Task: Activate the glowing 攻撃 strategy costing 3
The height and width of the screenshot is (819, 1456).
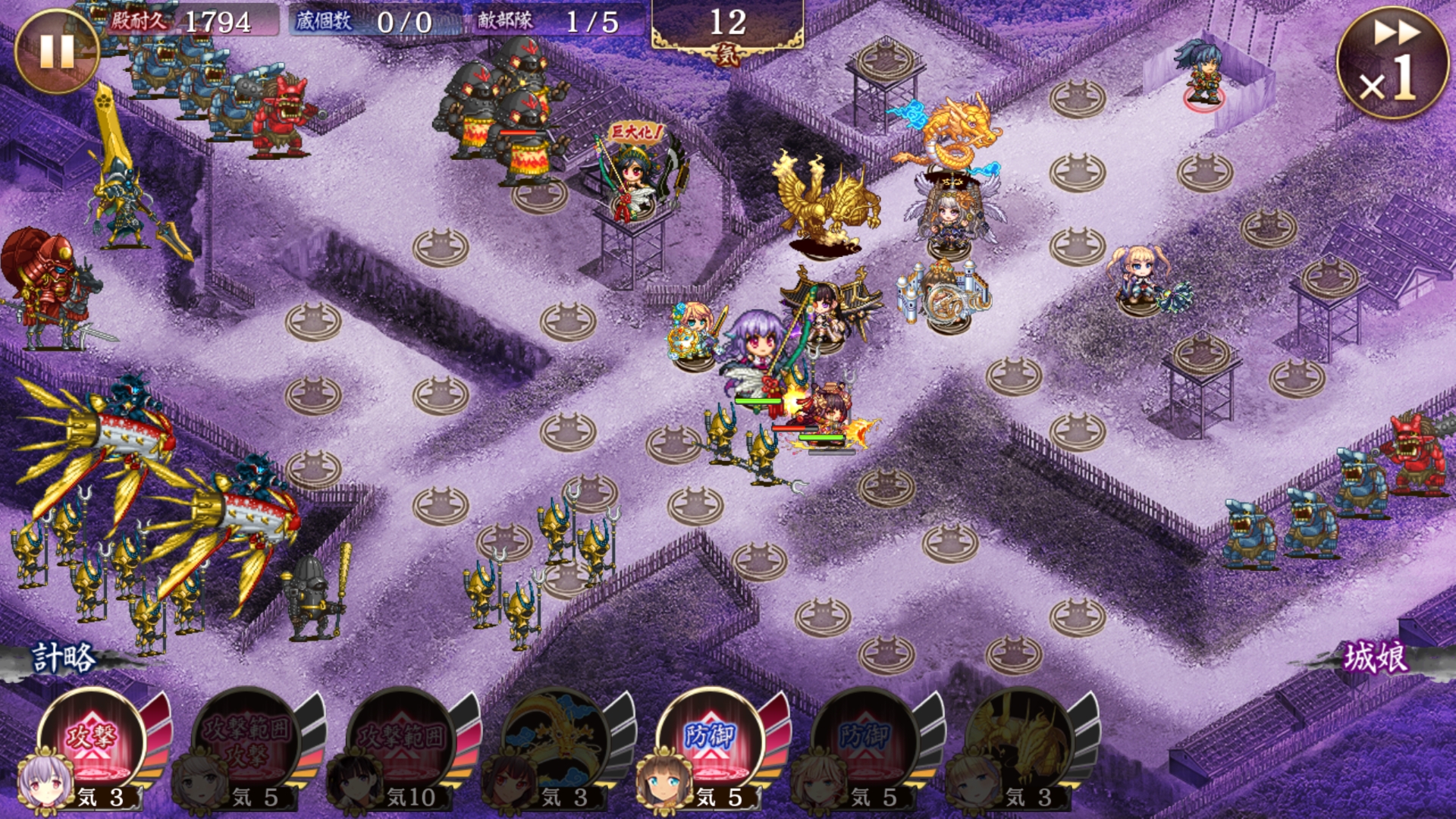Action: click(92, 739)
